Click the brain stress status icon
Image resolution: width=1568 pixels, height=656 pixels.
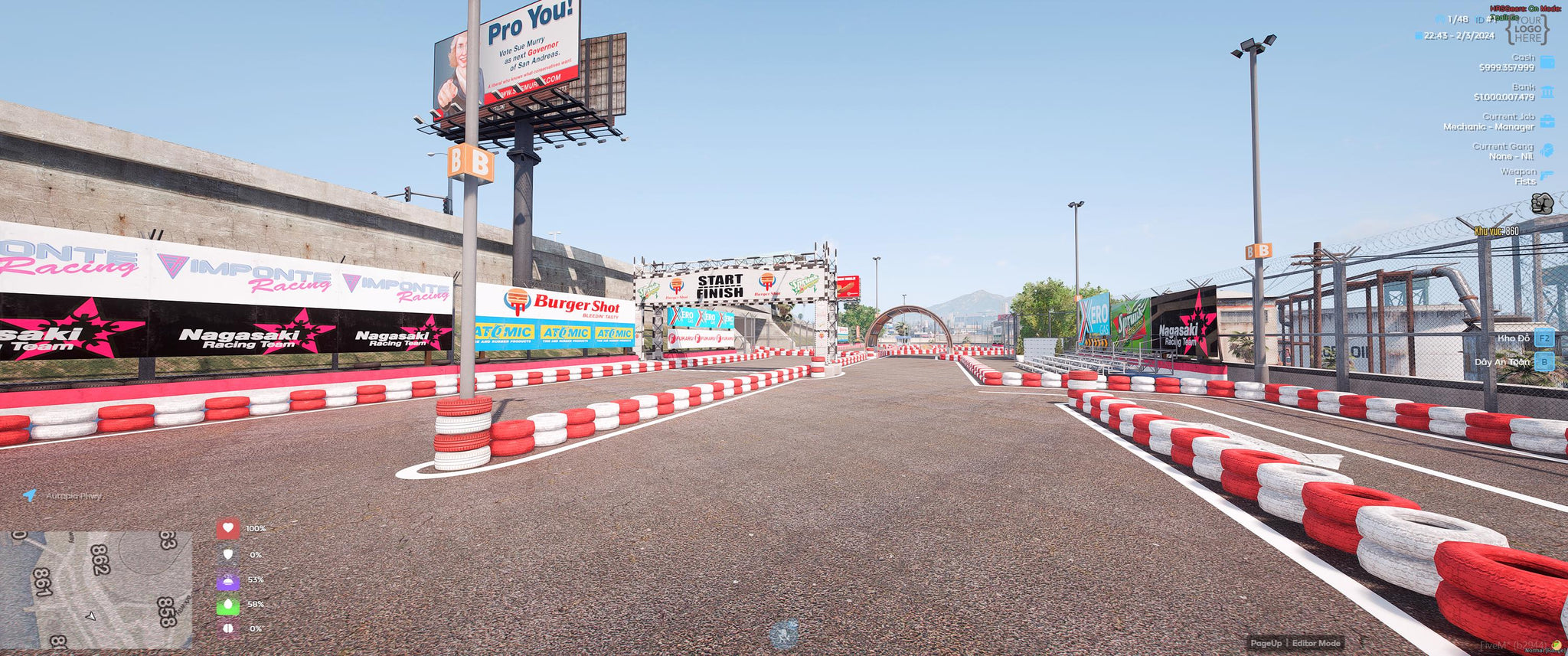227,628
